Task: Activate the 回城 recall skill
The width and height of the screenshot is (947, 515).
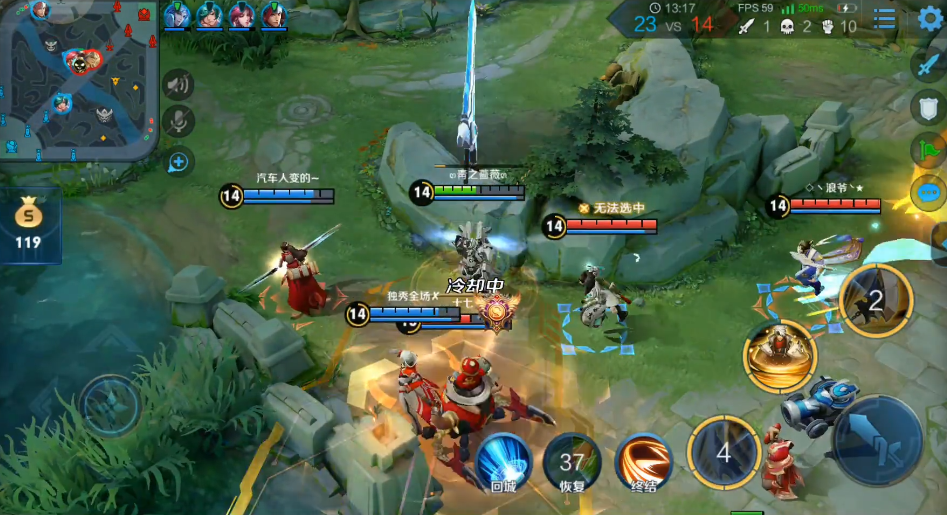Action: coord(503,462)
